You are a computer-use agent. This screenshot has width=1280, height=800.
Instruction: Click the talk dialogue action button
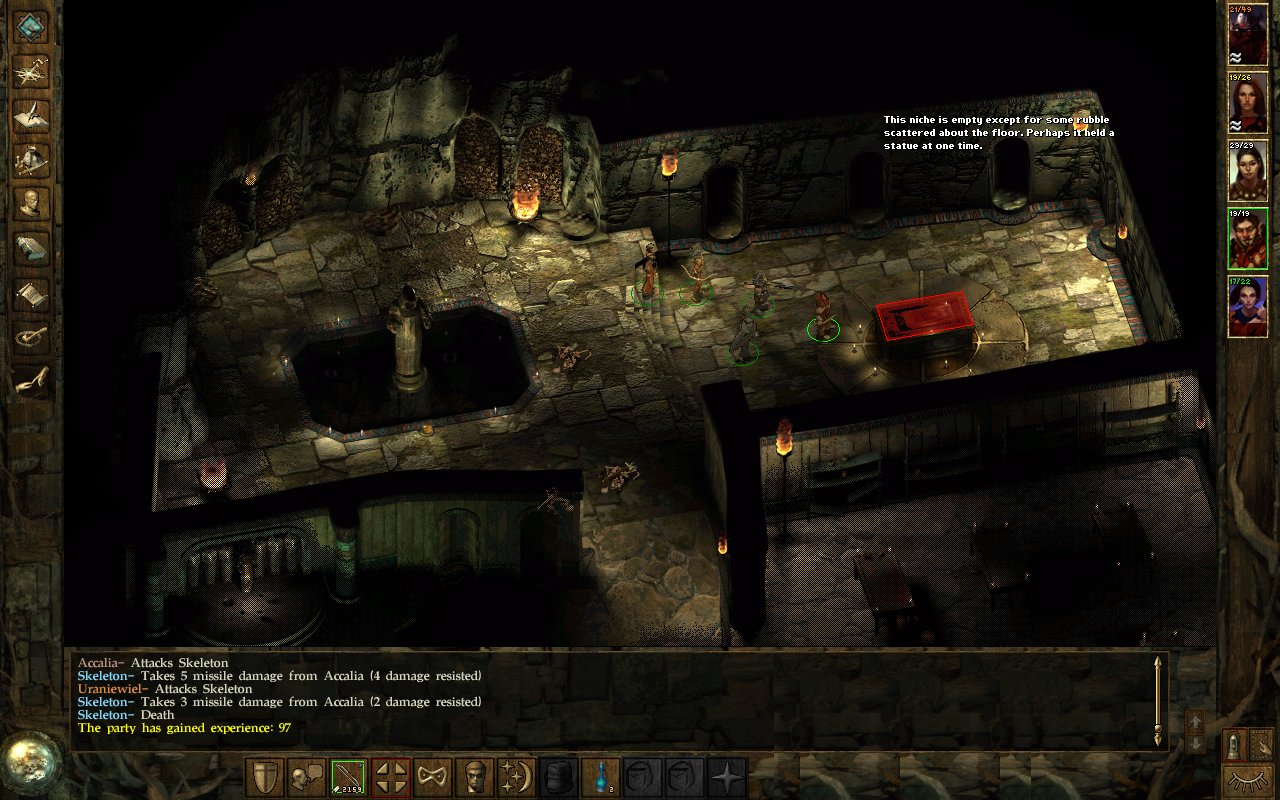click(x=307, y=777)
